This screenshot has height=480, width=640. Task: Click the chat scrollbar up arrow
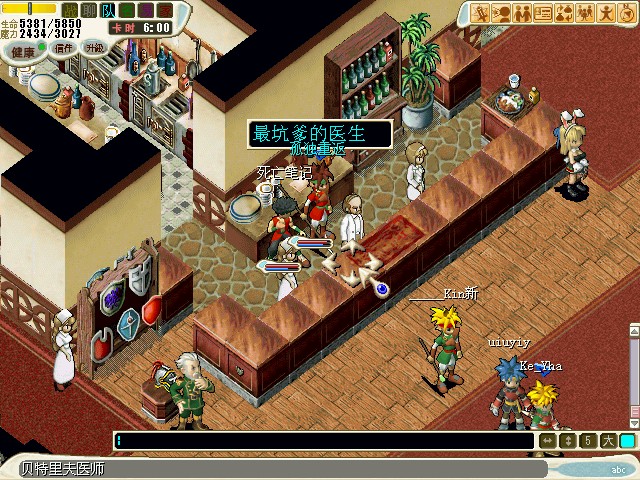[x=633, y=331]
